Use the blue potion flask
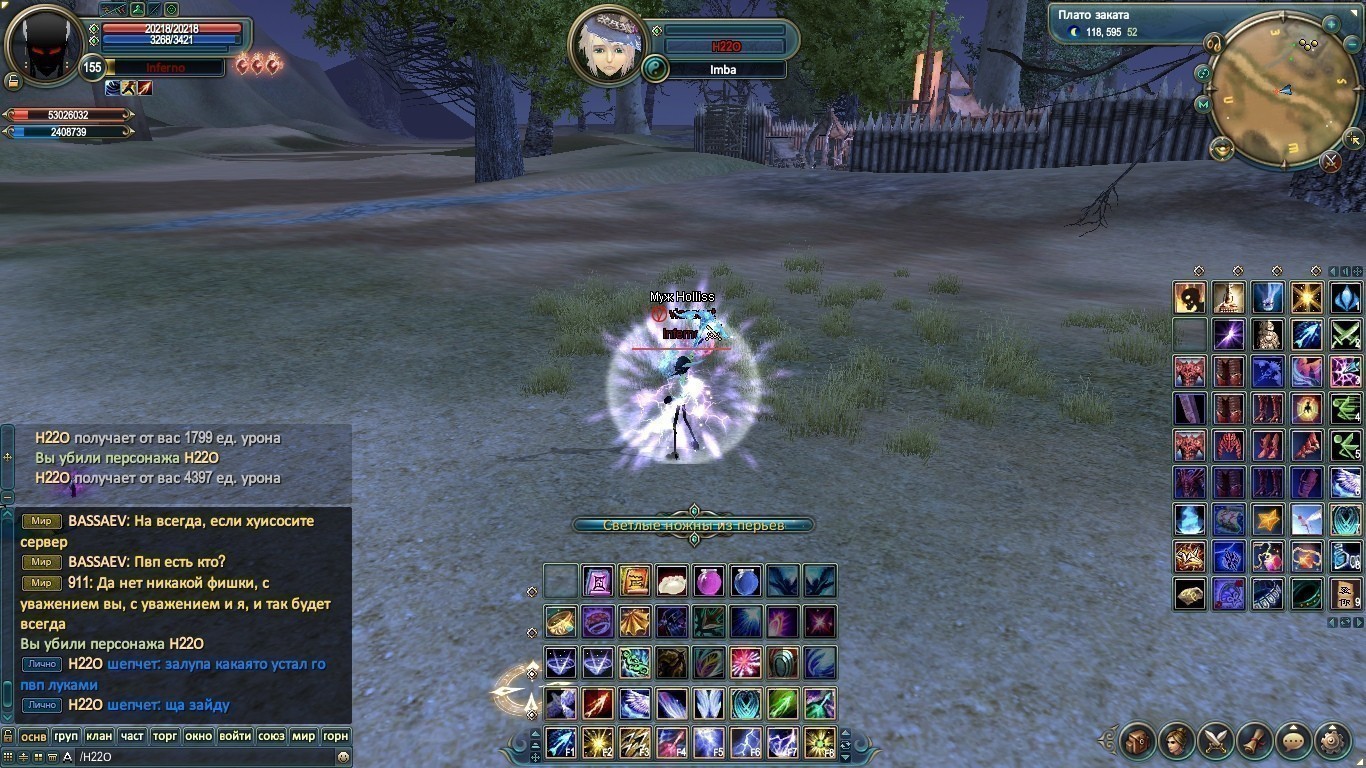The image size is (1366, 768). click(746, 581)
